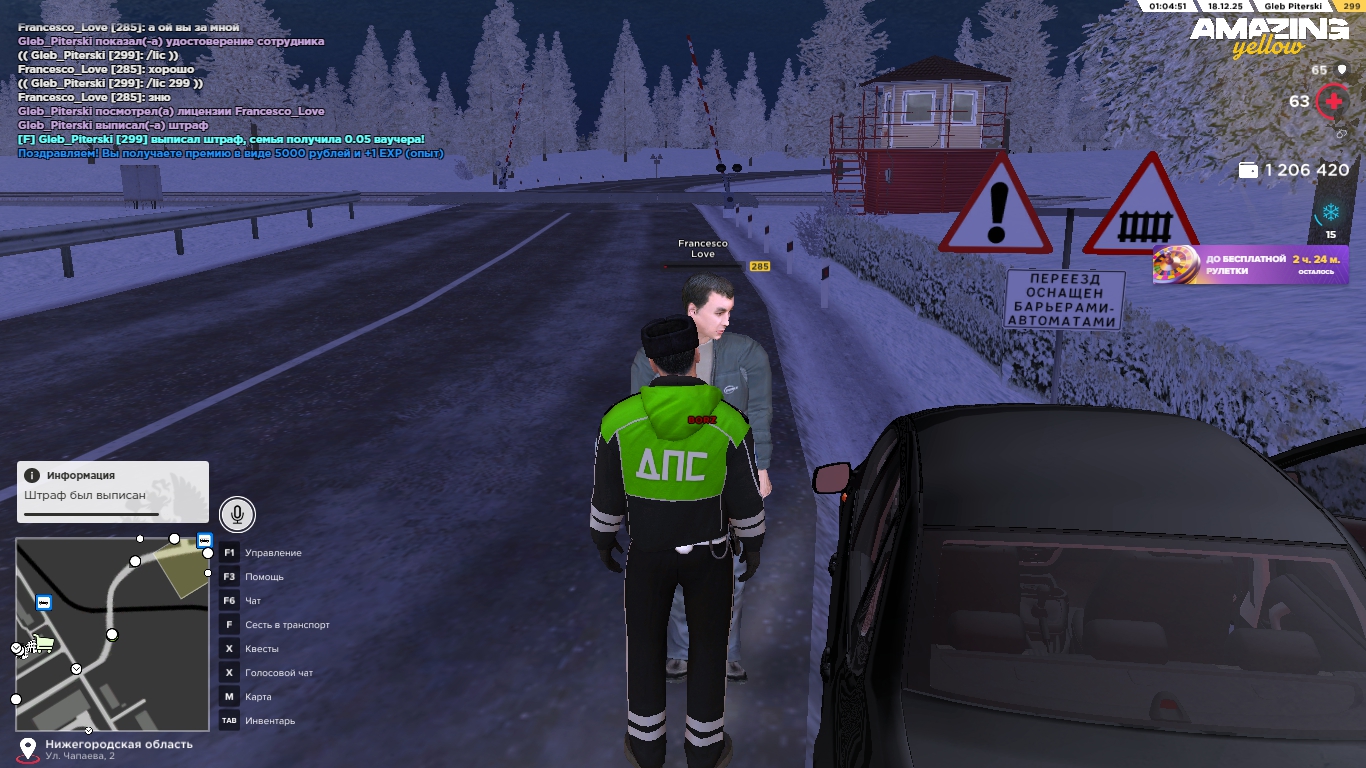The height and width of the screenshot is (768, 1366).
Task: Select the snowflake temperature icon
Action: 1330,212
